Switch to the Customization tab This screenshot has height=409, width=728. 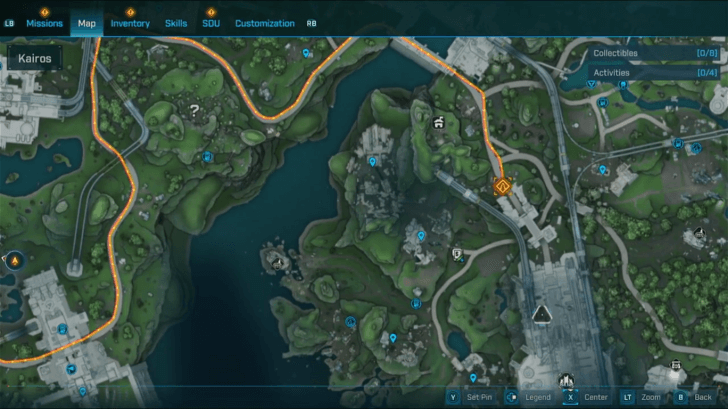pyautogui.click(x=265, y=23)
